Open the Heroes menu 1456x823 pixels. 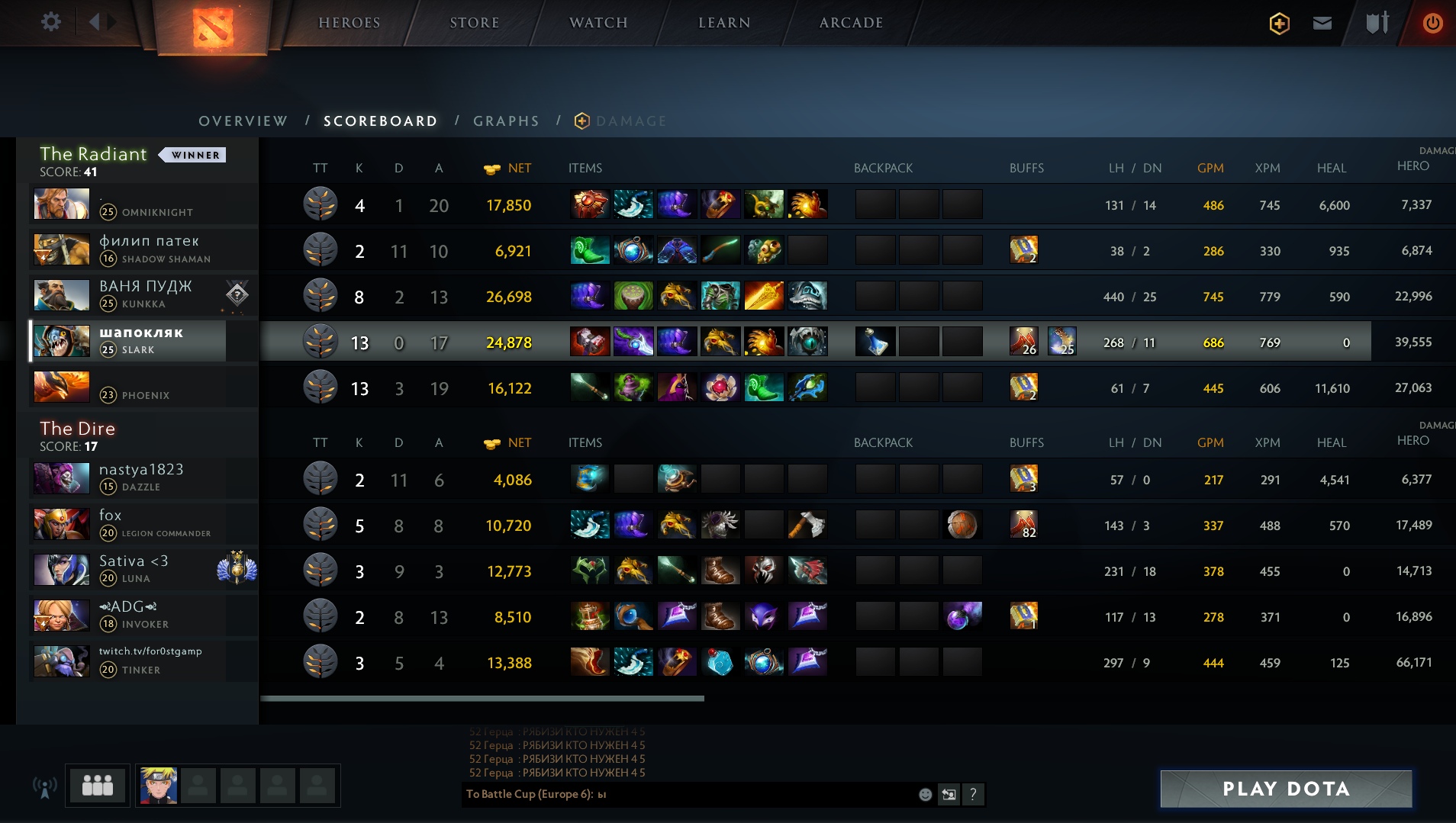tap(349, 23)
